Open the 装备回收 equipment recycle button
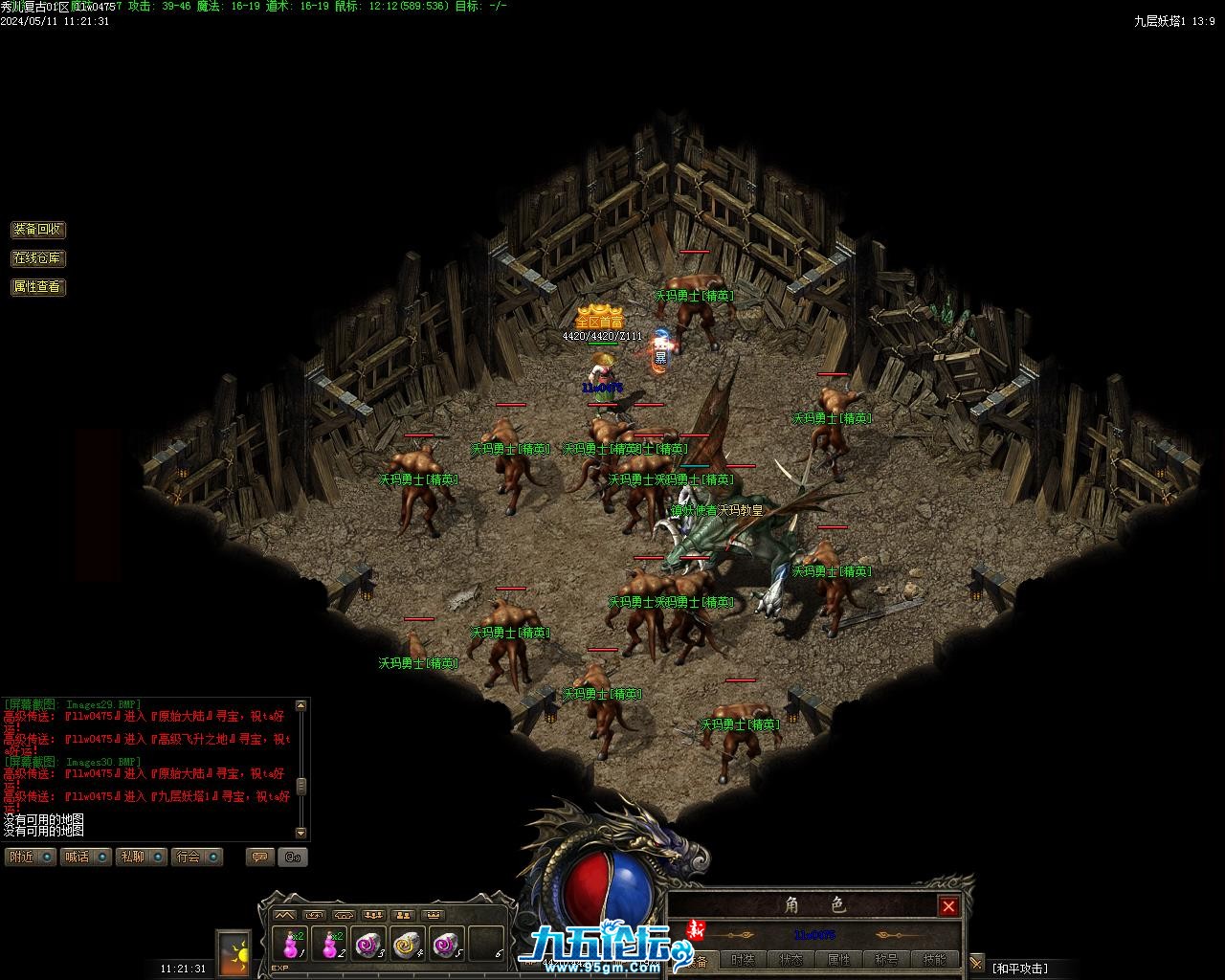Image resolution: width=1225 pixels, height=980 pixels. point(38,230)
